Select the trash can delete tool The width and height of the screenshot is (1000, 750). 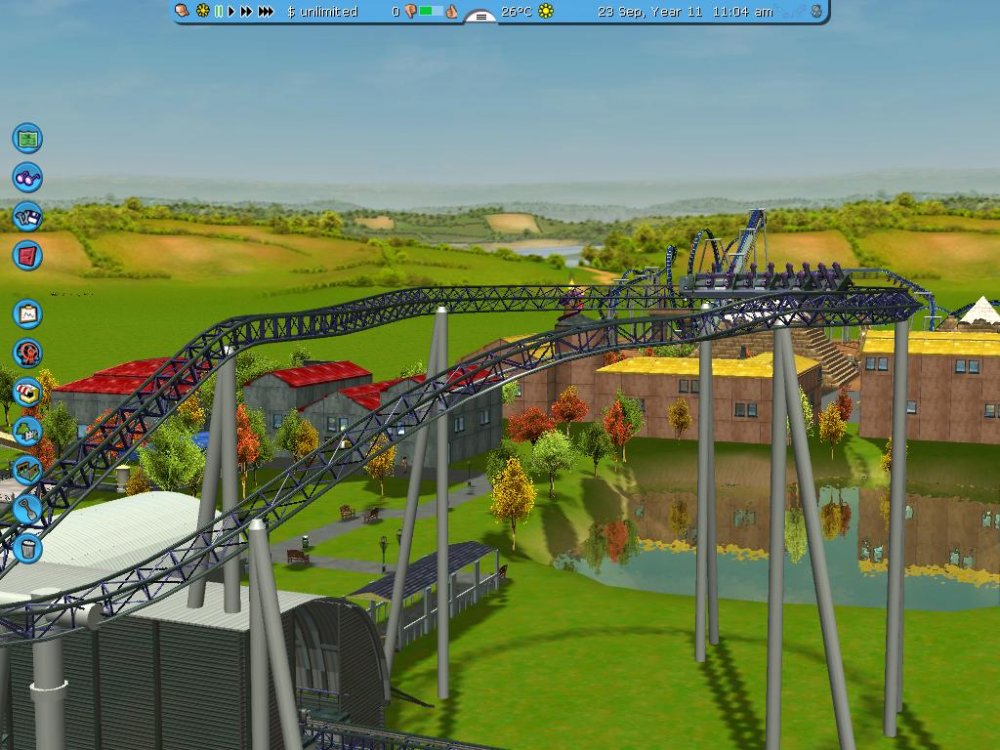coord(27,548)
